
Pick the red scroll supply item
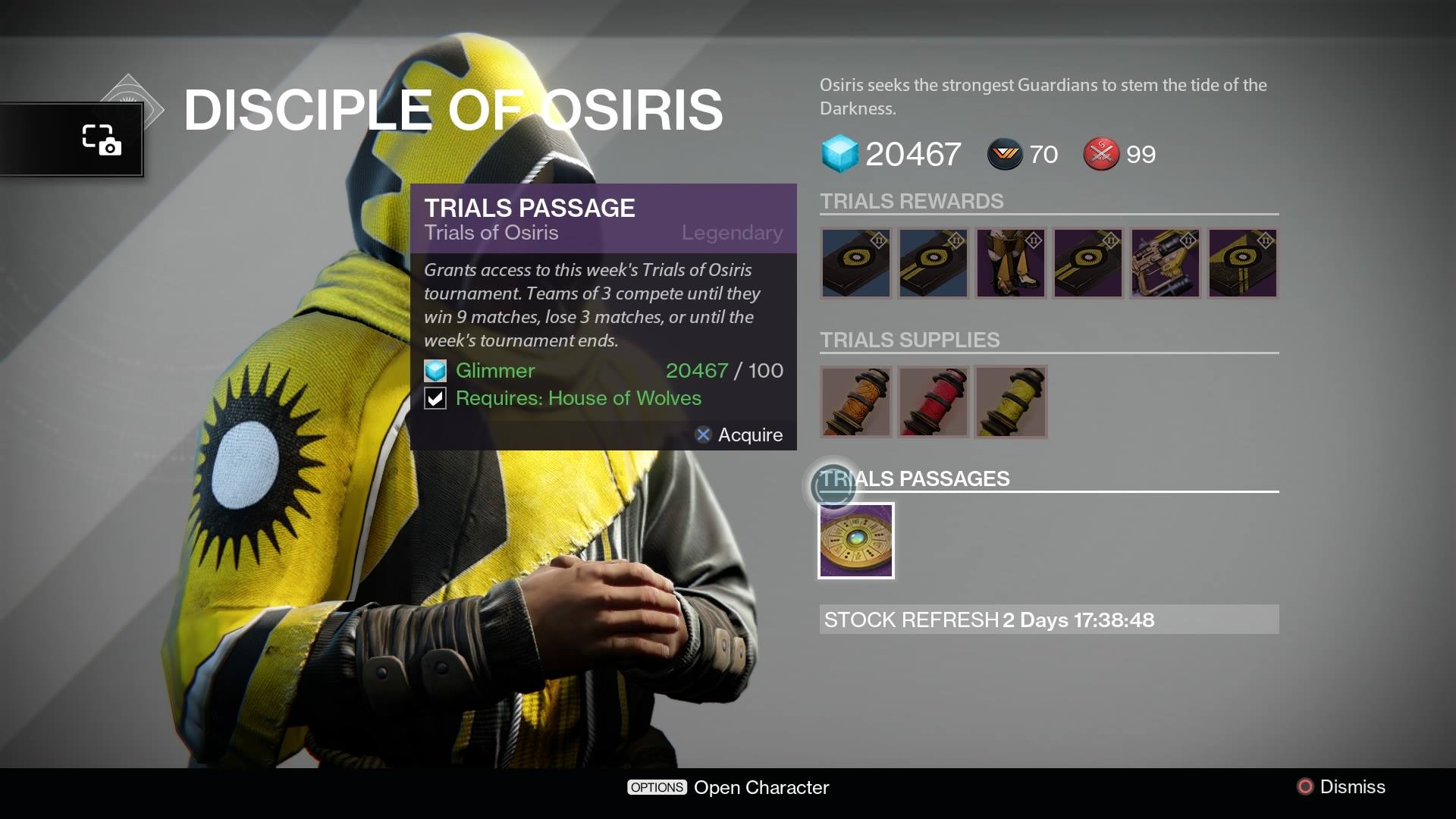pyautogui.click(x=934, y=402)
